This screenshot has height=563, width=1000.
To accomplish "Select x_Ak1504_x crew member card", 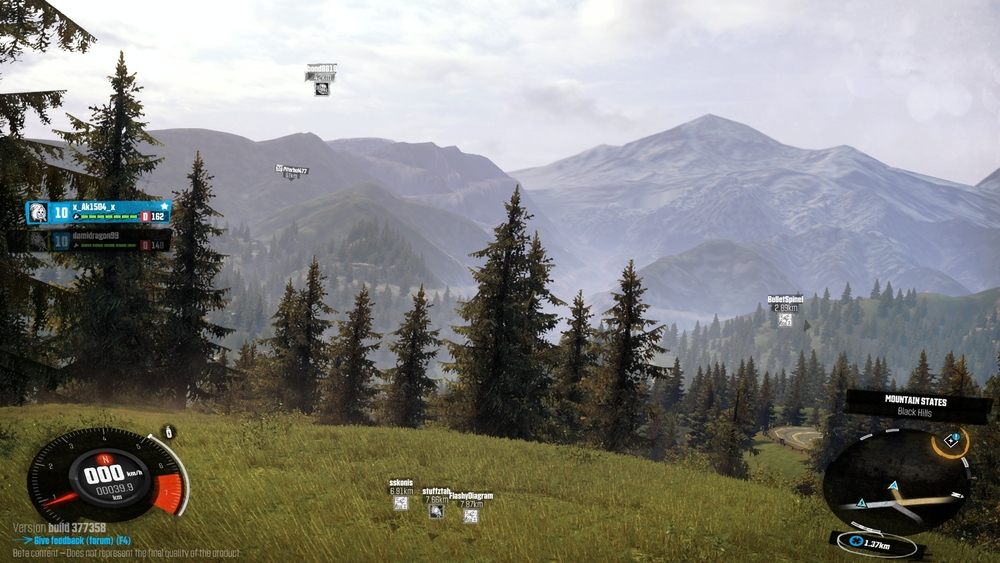I will click(99, 213).
